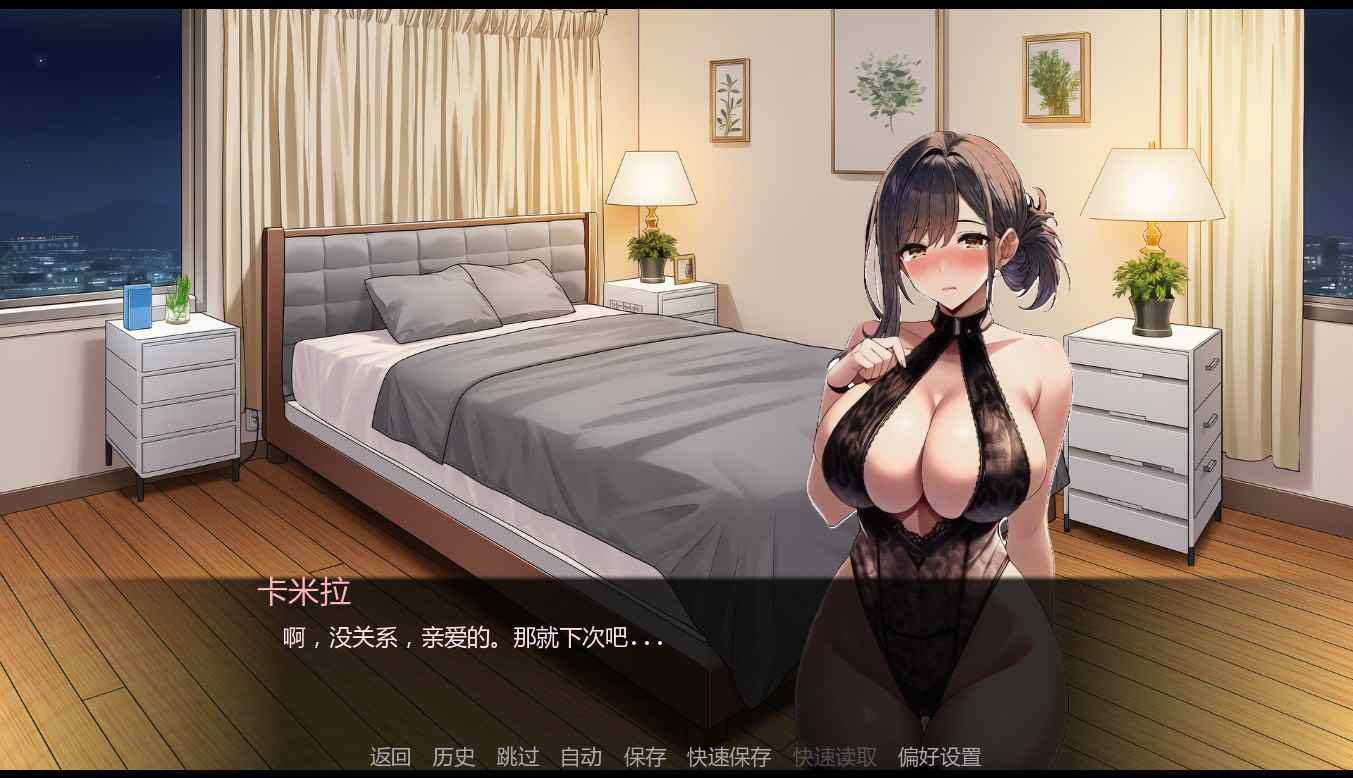Image resolution: width=1353 pixels, height=778 pixels.
Task: Open the 保存 (Save) screen
Action: click(x=644, y=757)
